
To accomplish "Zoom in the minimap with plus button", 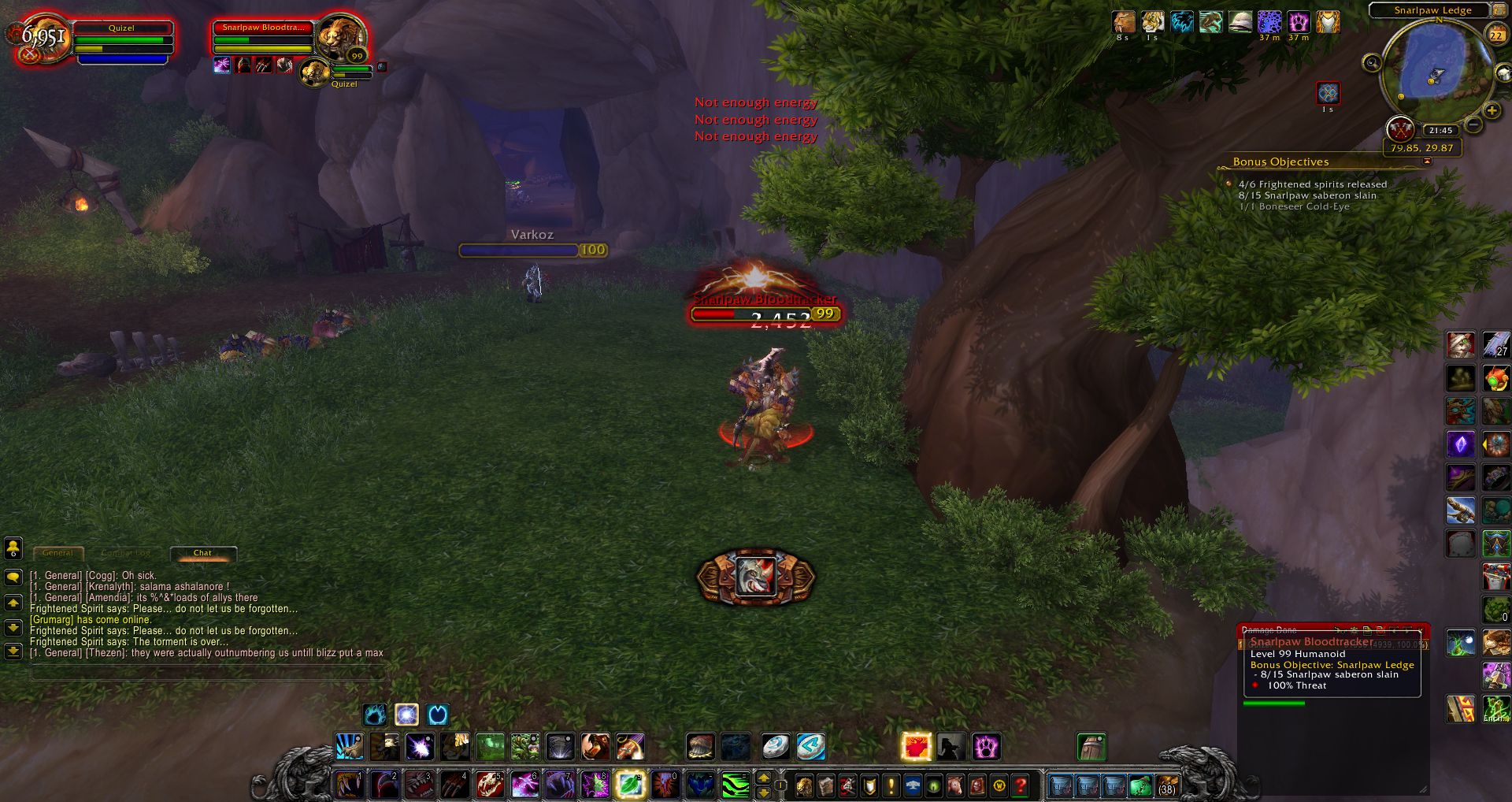I will tap(1492, 111).
